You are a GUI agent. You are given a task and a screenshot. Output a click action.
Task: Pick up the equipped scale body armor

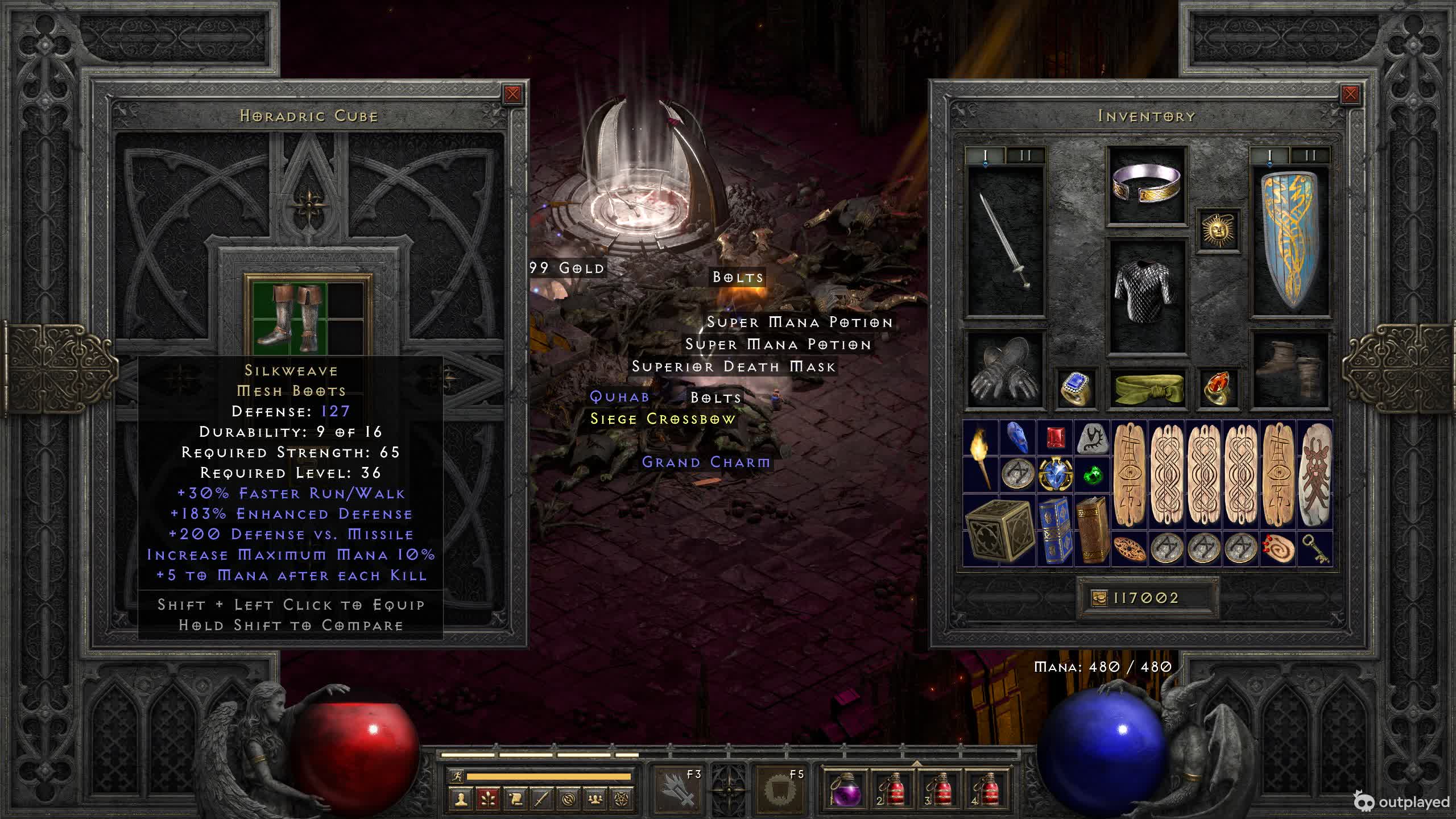[1146, 296]
